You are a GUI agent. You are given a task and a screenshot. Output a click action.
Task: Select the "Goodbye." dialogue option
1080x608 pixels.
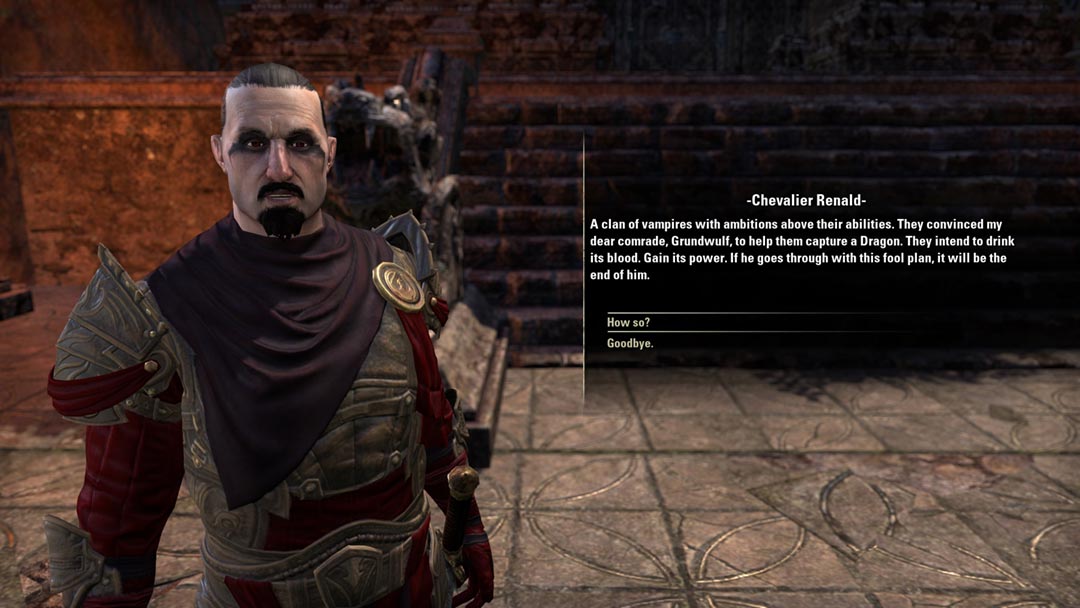631,343
